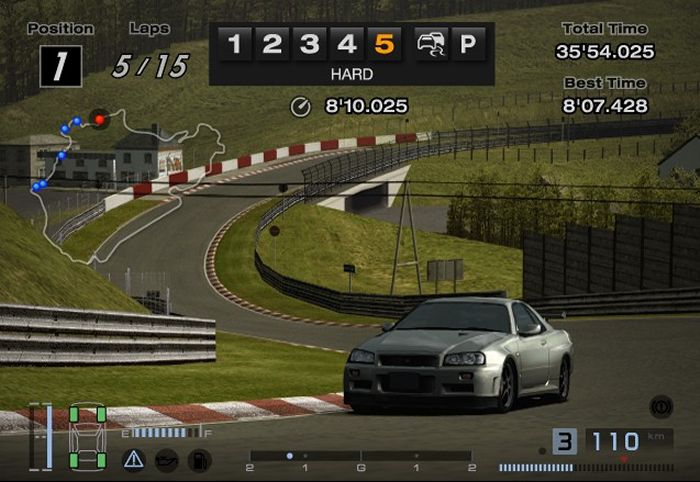Check the four-tire wear diagram
Viewport: 700px width, 482px height.
(x=87, y=437)
